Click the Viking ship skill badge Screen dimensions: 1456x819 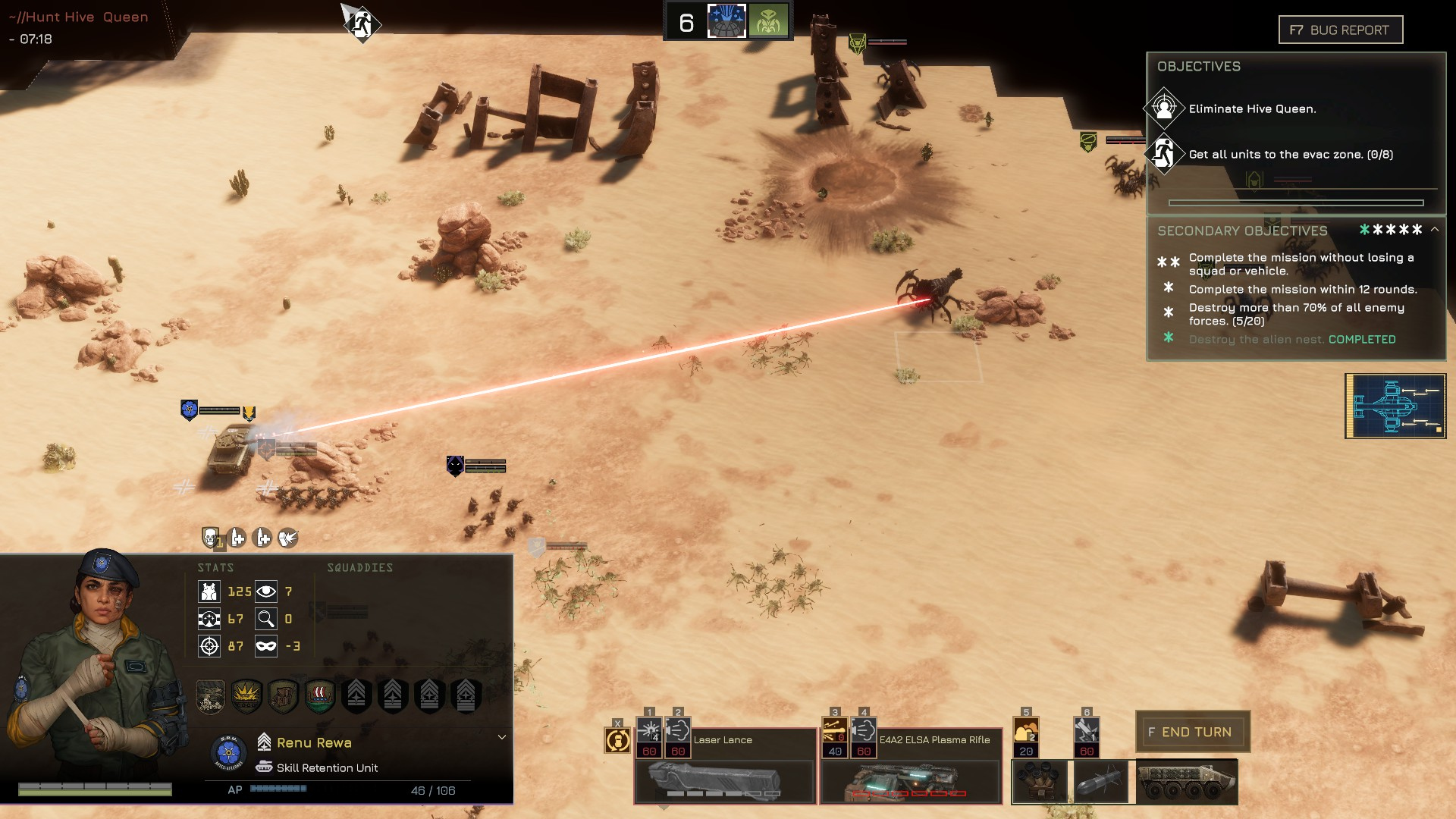(x=319, y=695)
